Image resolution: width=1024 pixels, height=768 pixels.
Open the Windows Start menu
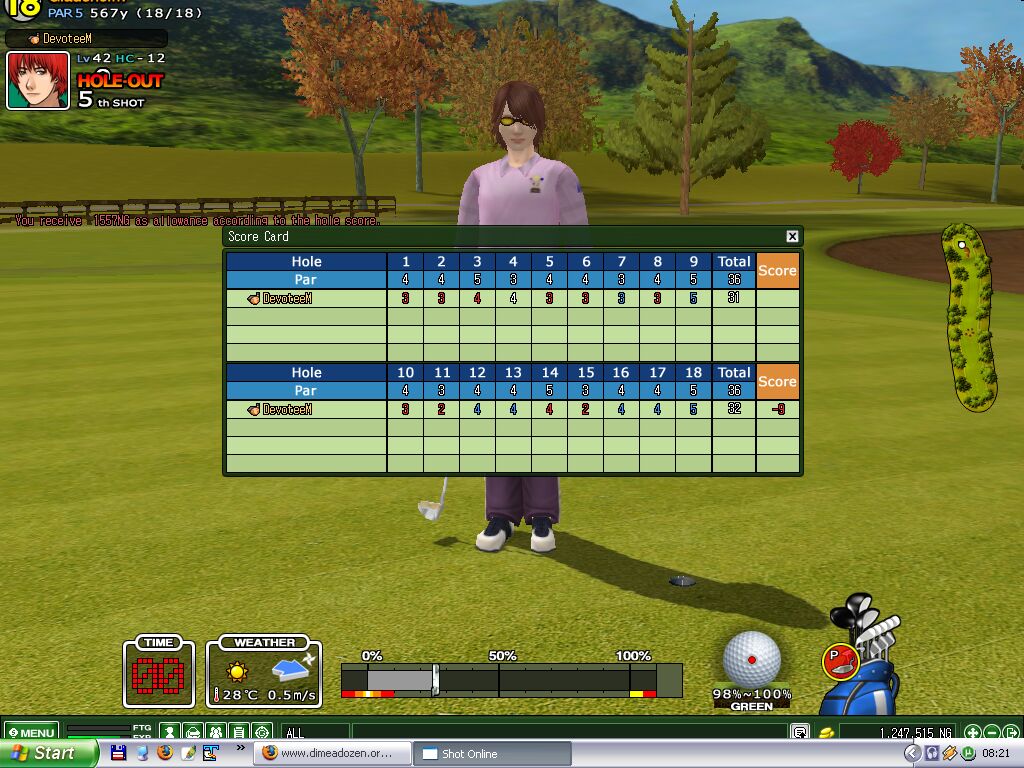[x=48, y=753]
